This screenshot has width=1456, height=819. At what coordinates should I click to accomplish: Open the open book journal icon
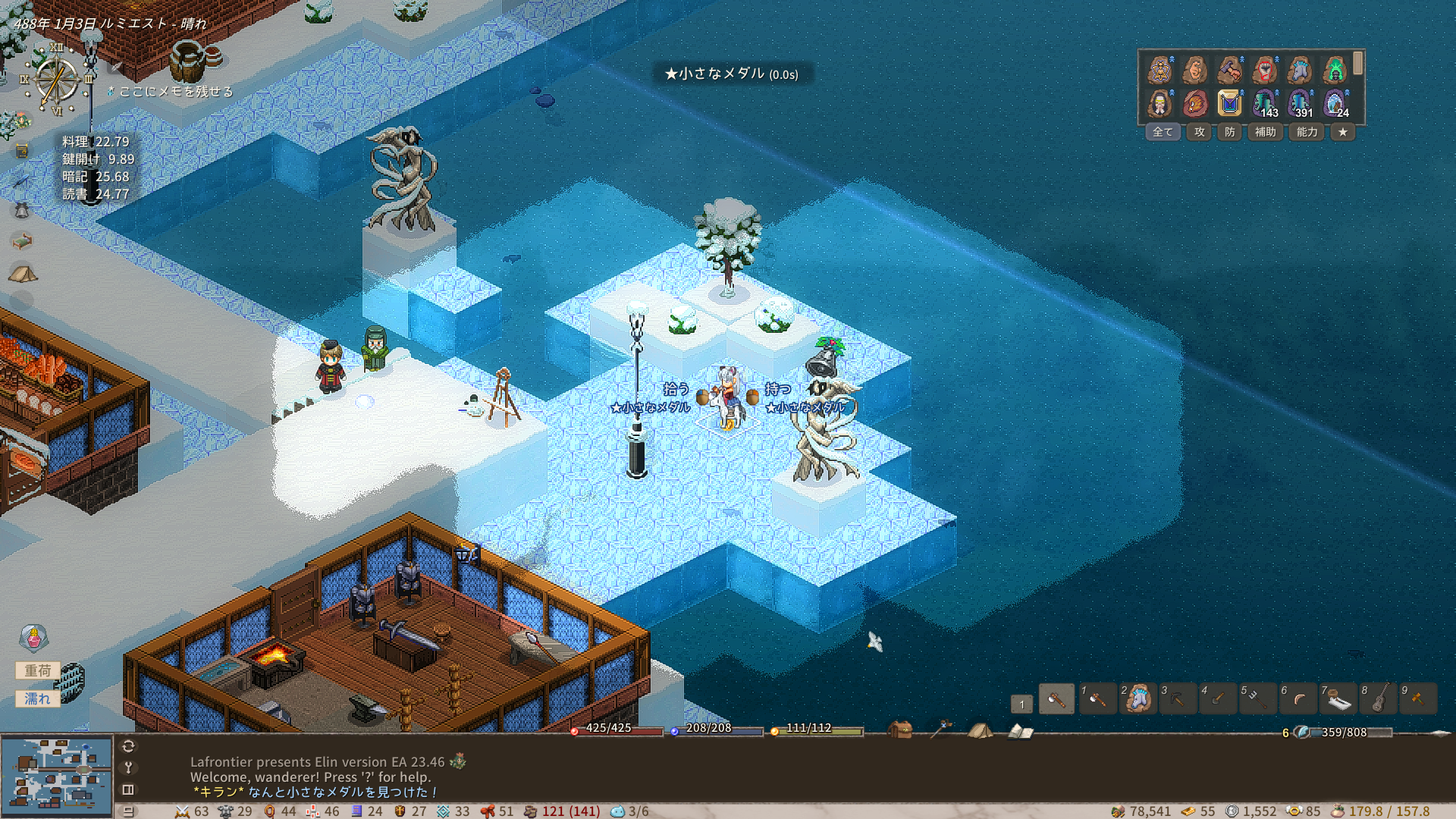tap(1020, 731)
